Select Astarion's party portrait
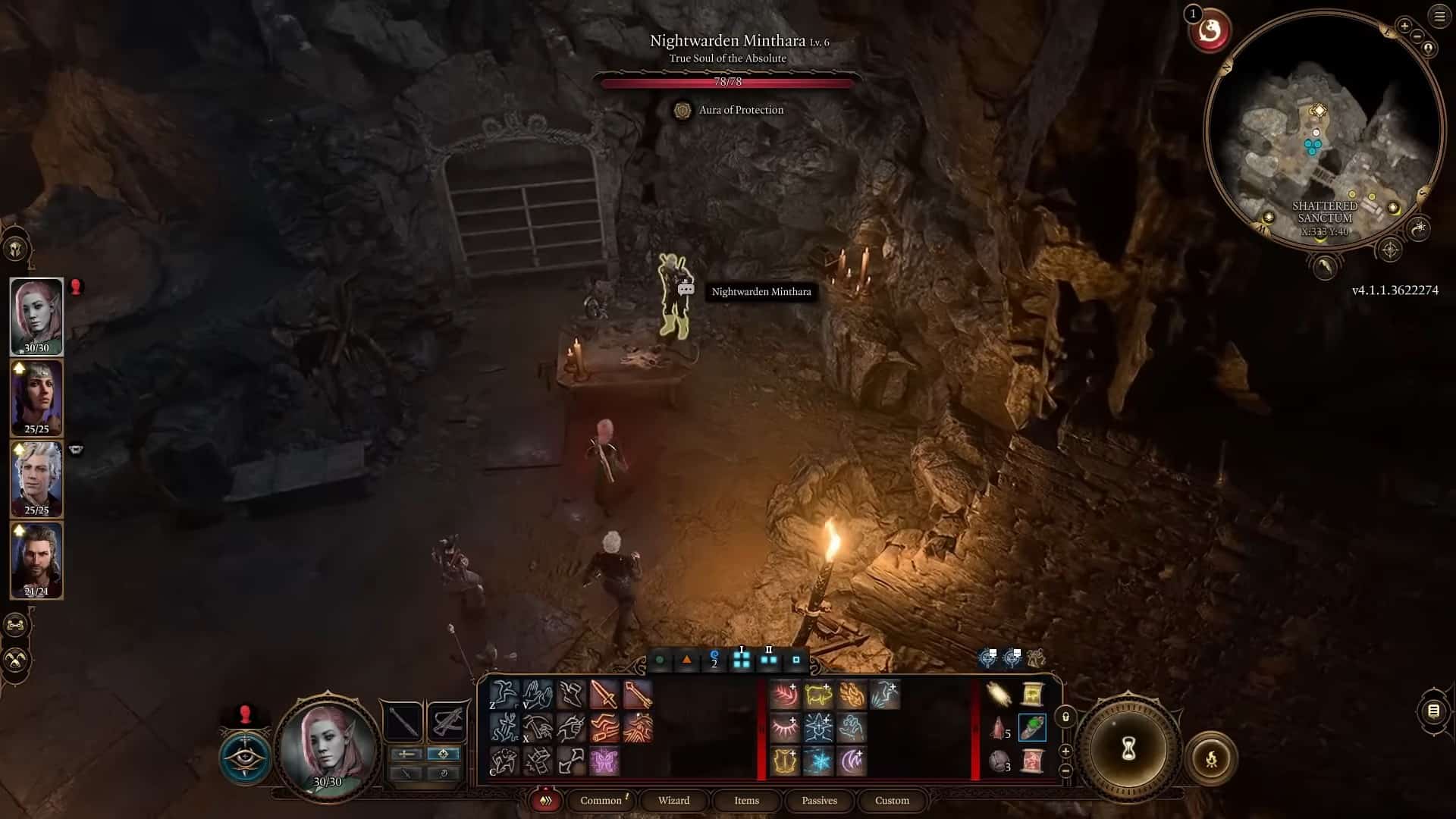The image size is (1456, 819). click(36, 479)
